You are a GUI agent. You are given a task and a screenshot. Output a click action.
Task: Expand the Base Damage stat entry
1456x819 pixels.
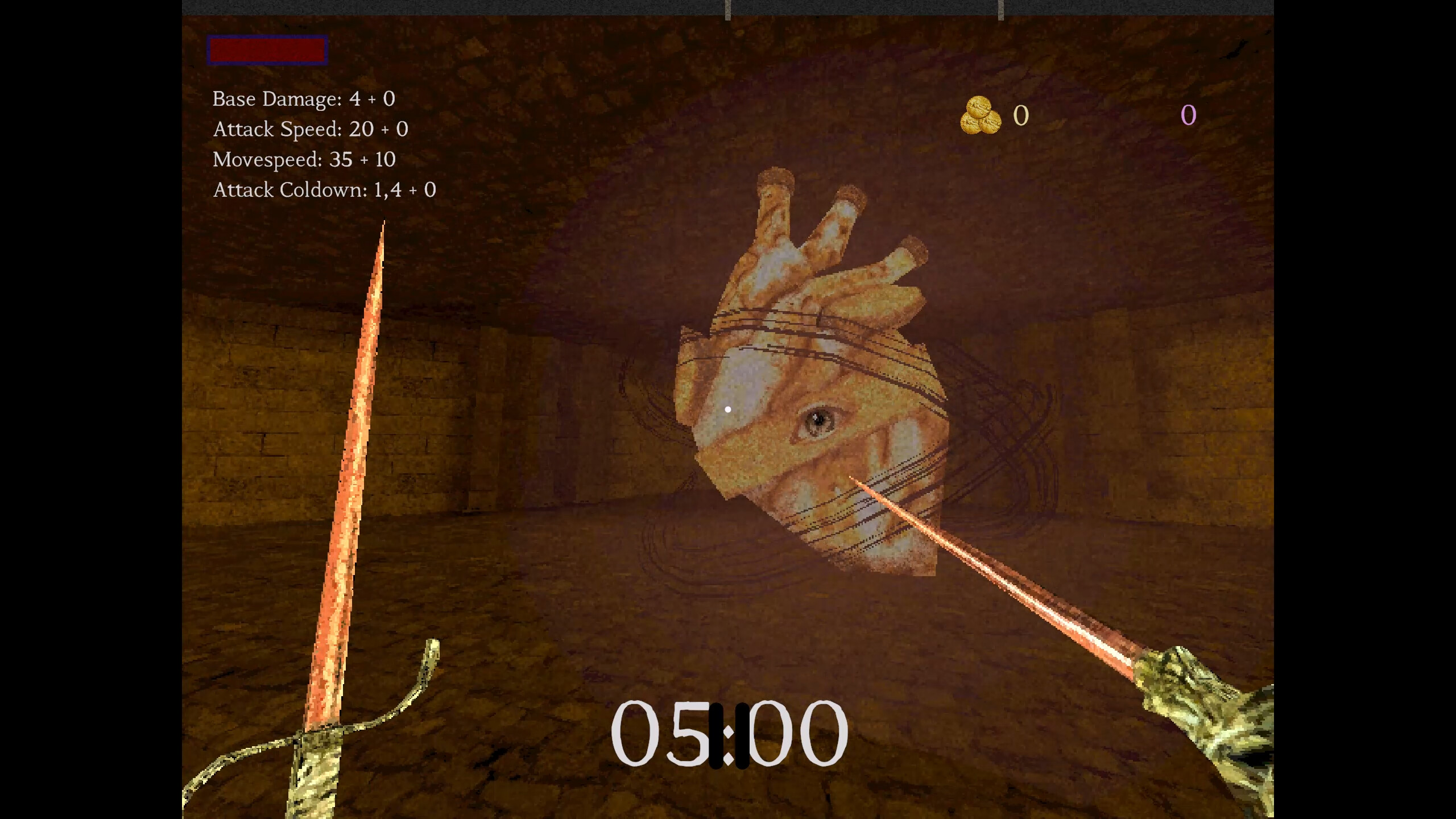[303, 98]
